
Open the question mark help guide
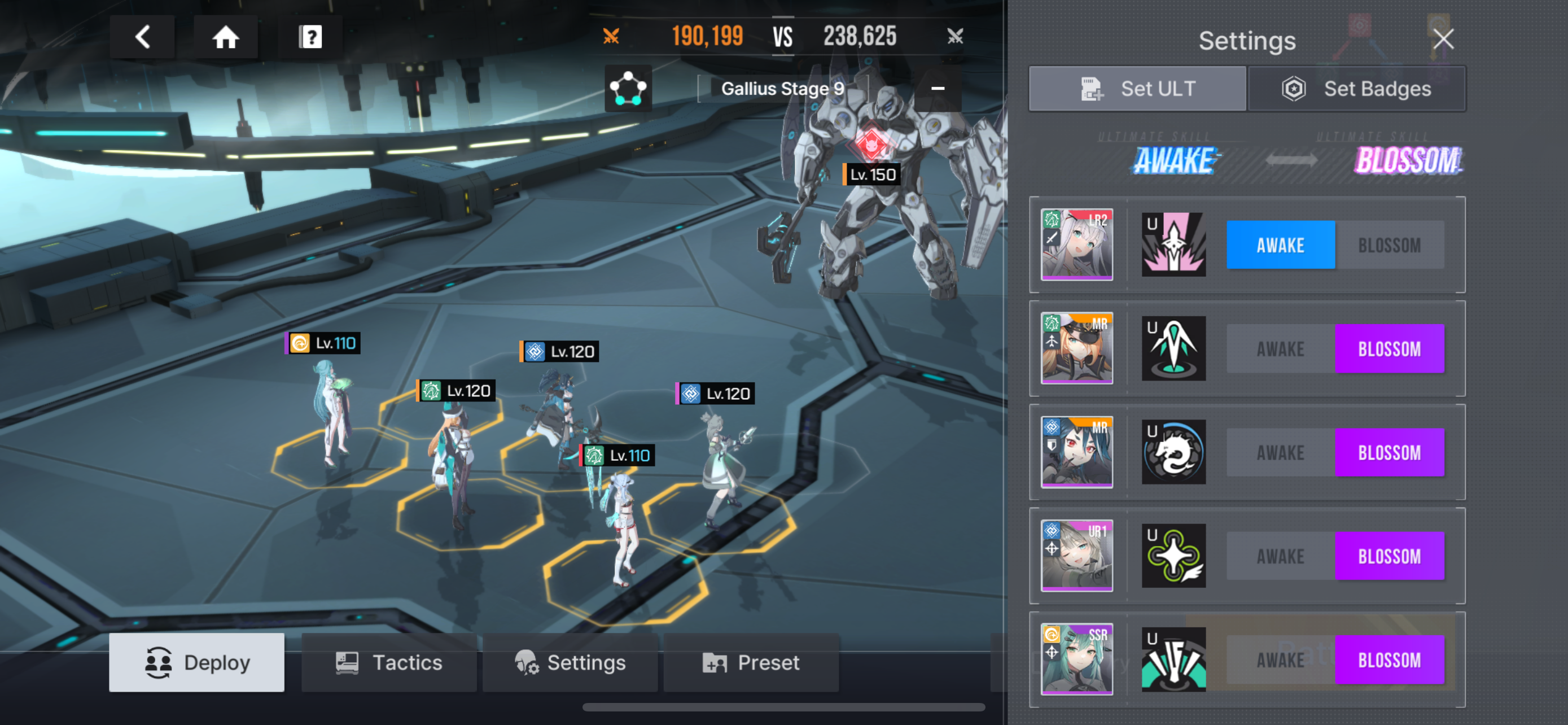(x=310, y=37)
